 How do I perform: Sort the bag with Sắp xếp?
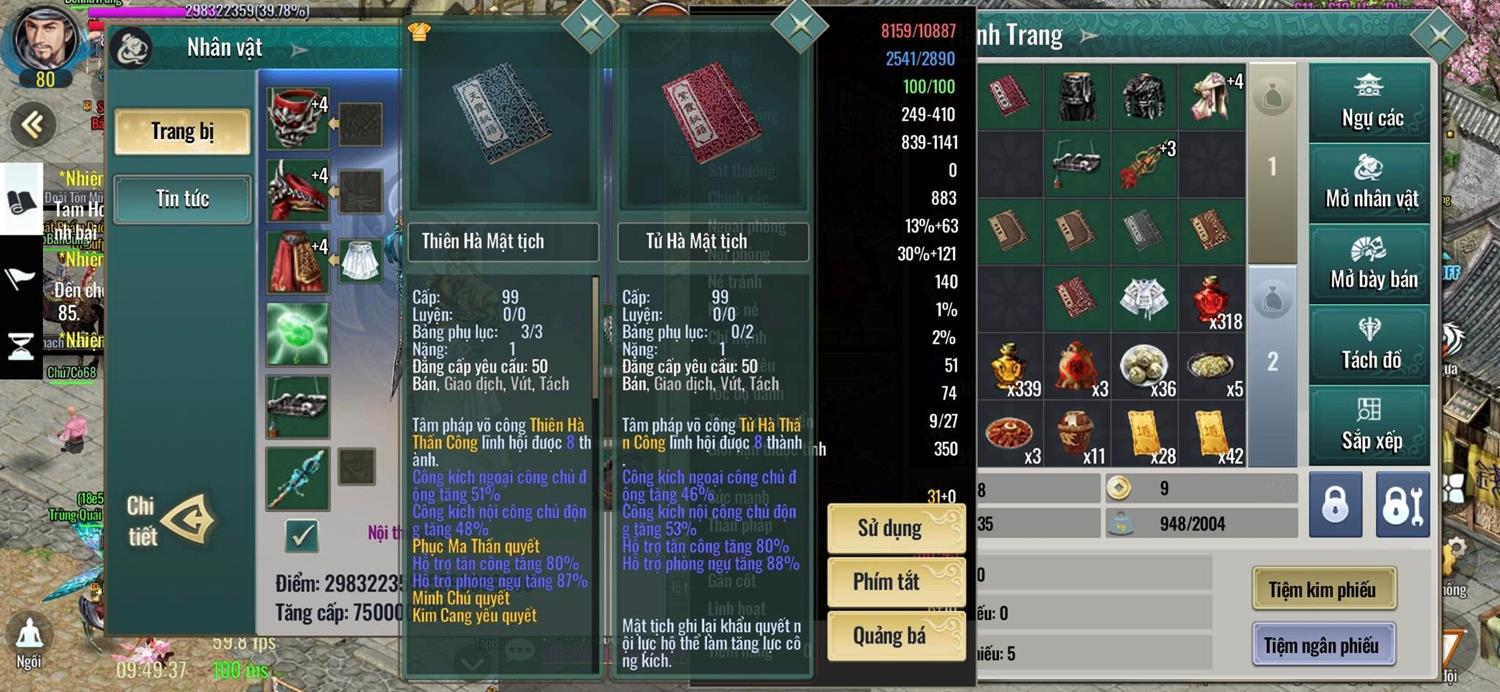tap(1371, 426)
